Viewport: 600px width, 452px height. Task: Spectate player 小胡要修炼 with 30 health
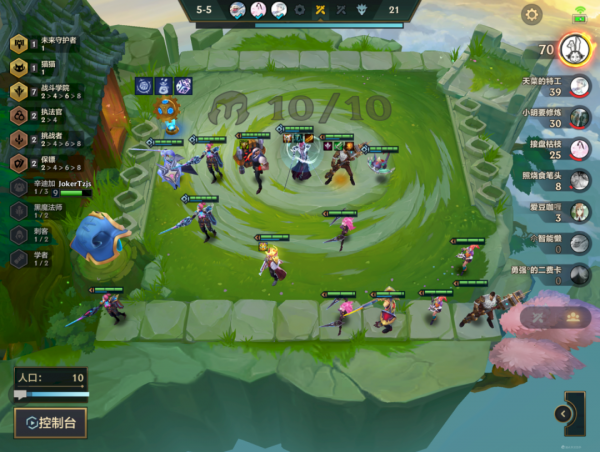coord(578,117)
